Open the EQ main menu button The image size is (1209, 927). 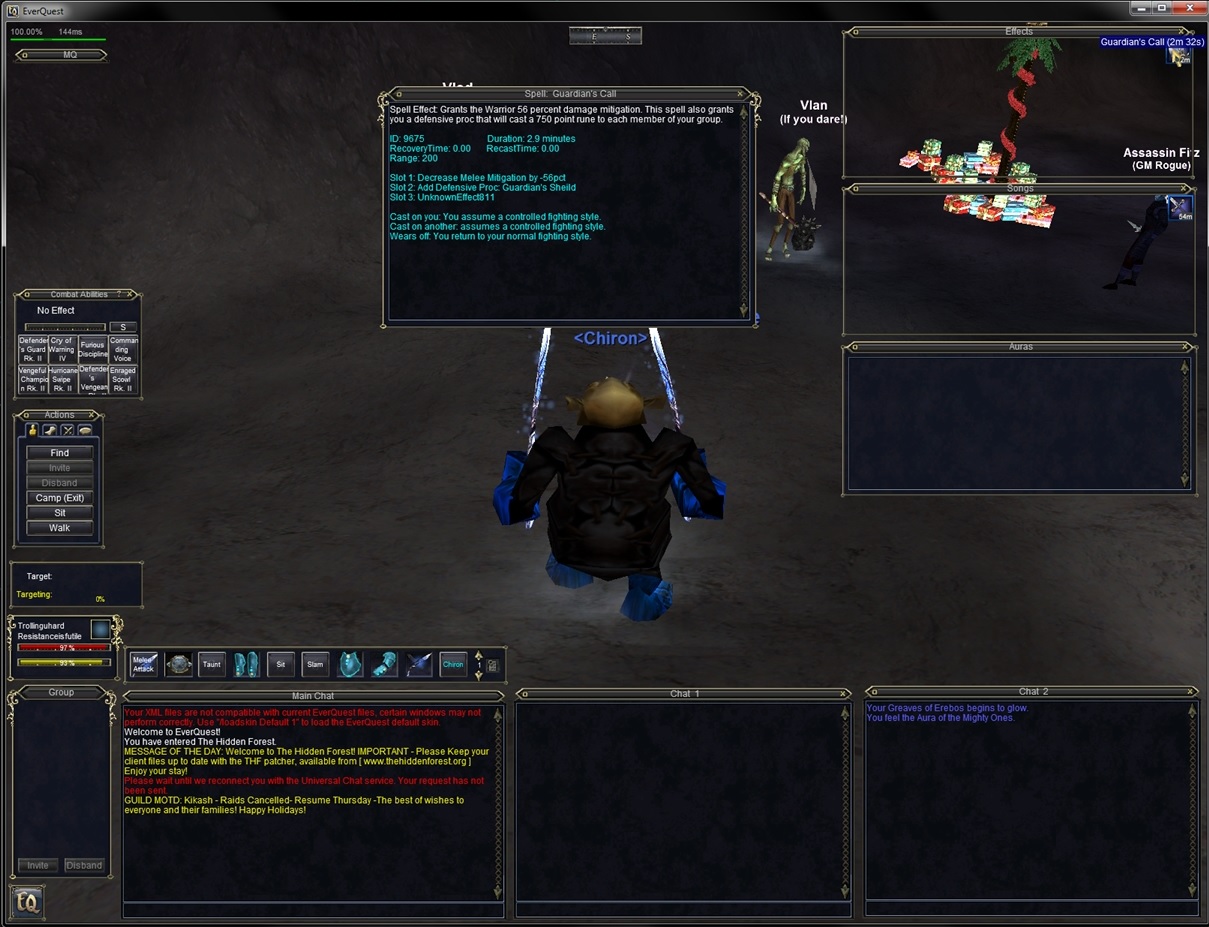coord(27,902)
